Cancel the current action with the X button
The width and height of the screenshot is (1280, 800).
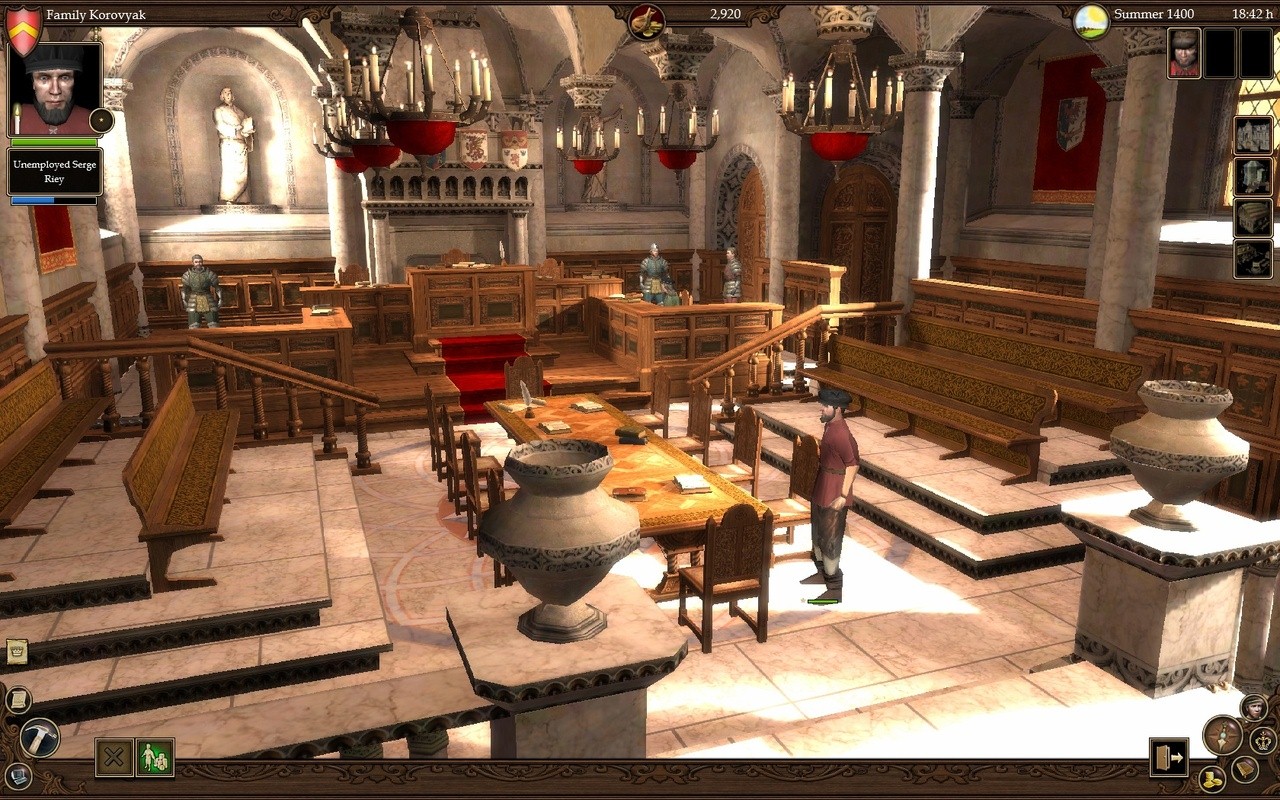coord(114,757)
